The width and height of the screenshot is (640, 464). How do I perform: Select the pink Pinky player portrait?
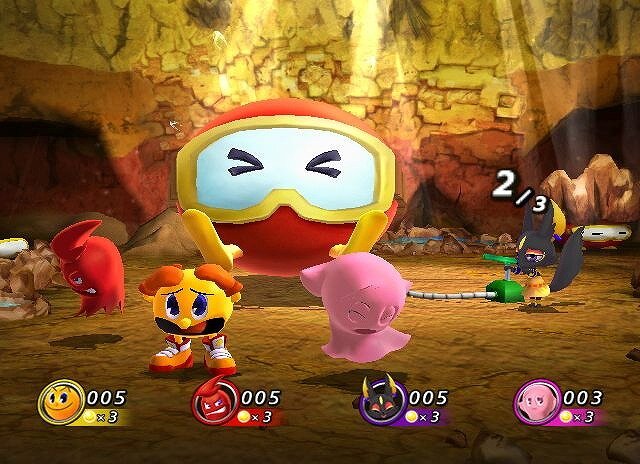536,403
